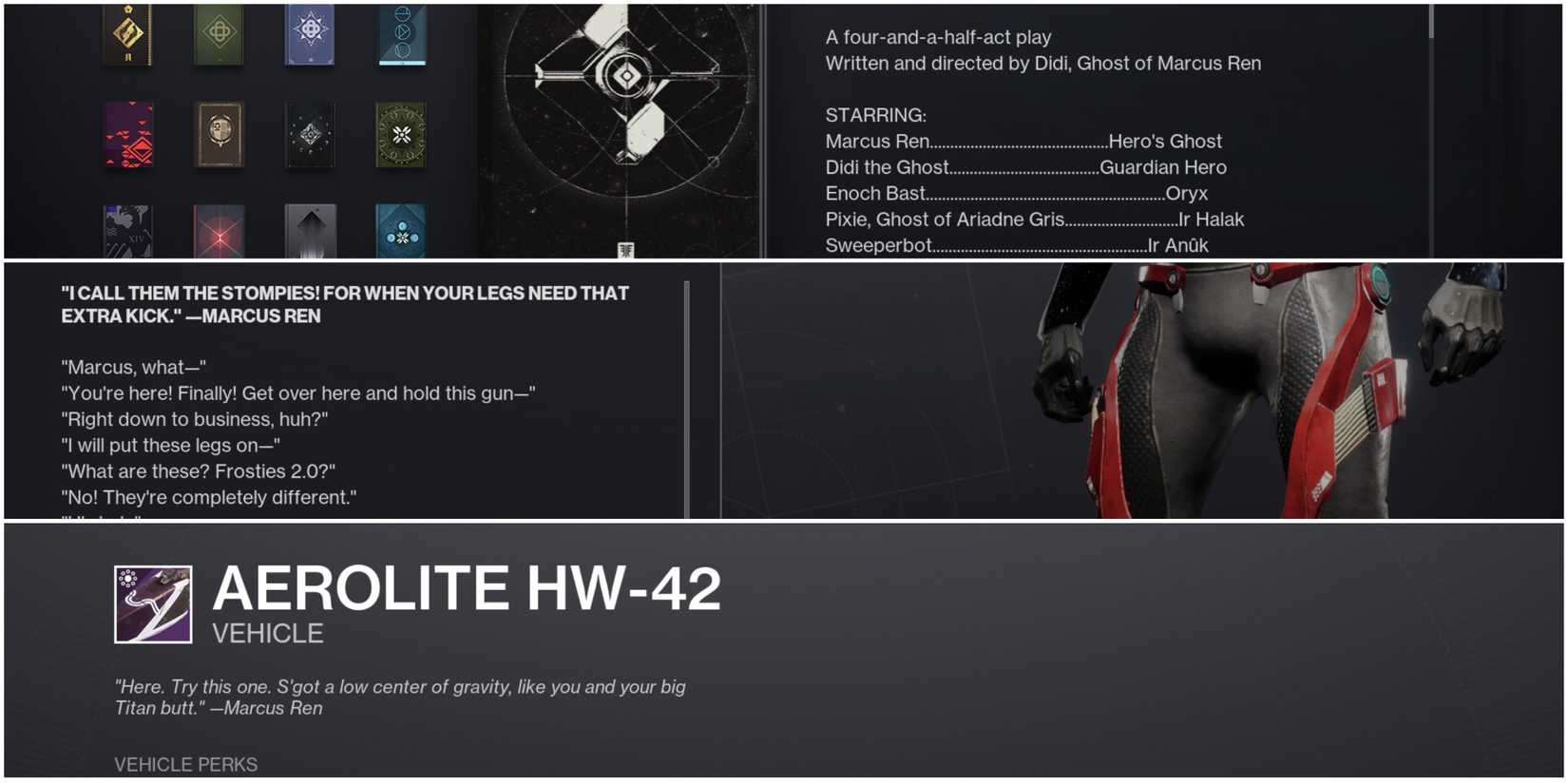Open the VEHICLE PERKS section

pyautogui.click(x=186, y=764)
